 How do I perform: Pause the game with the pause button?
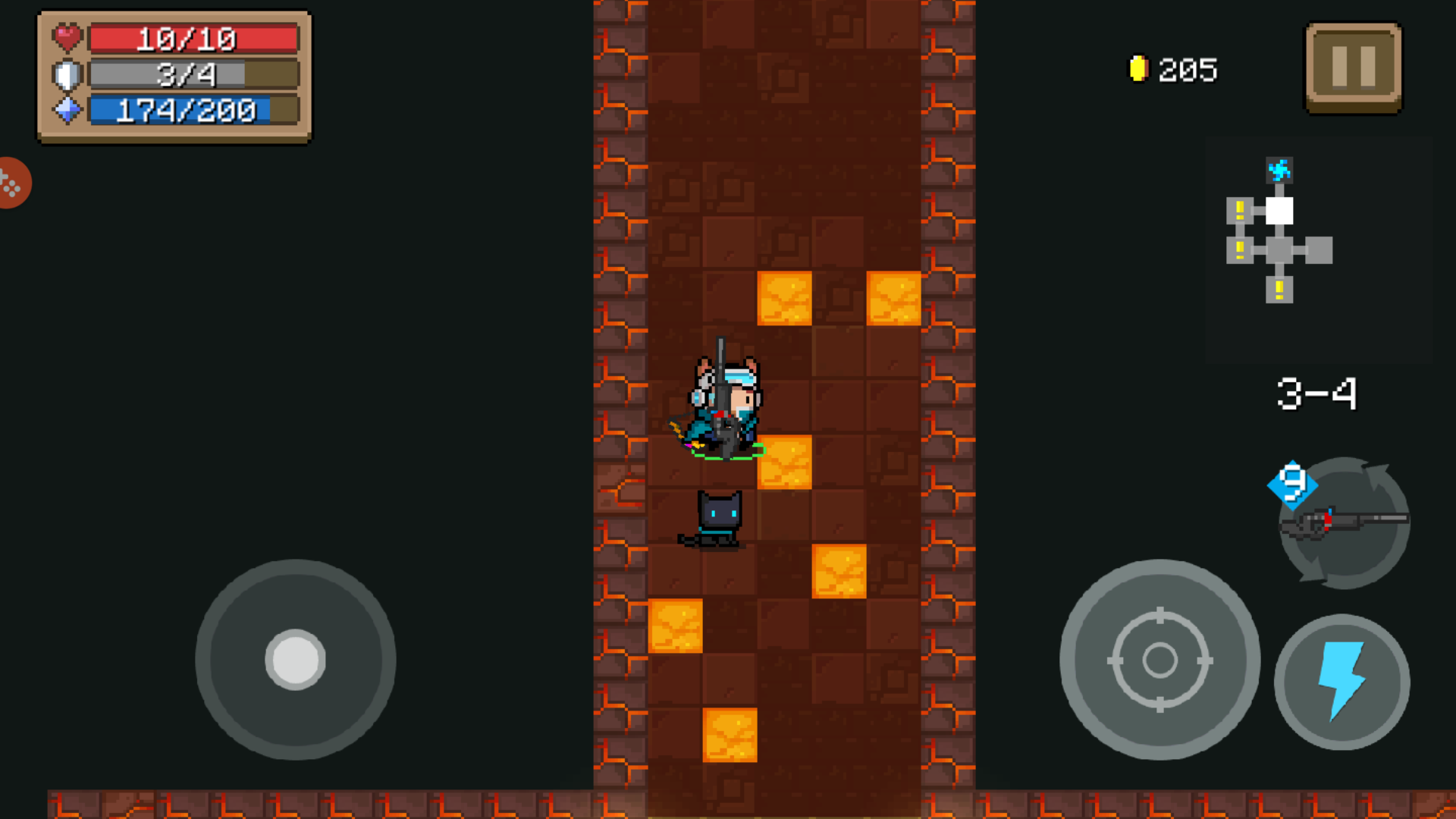pyautogui.click(x=1354, y=67)
